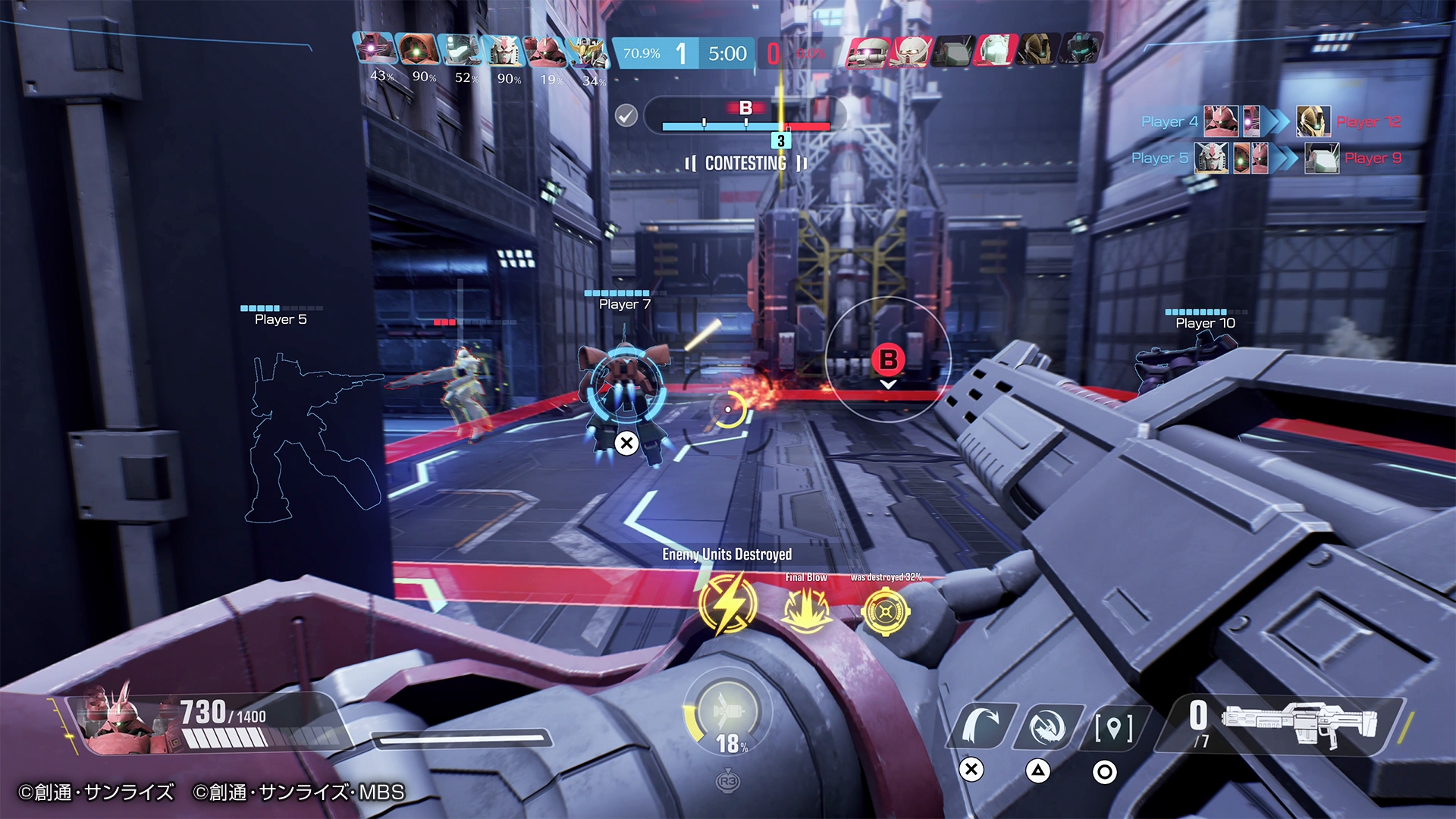Click the objective B capture progress bar
Image resolution: width=1456 pixels, height=819 pixels.
(x=745, y=126)
